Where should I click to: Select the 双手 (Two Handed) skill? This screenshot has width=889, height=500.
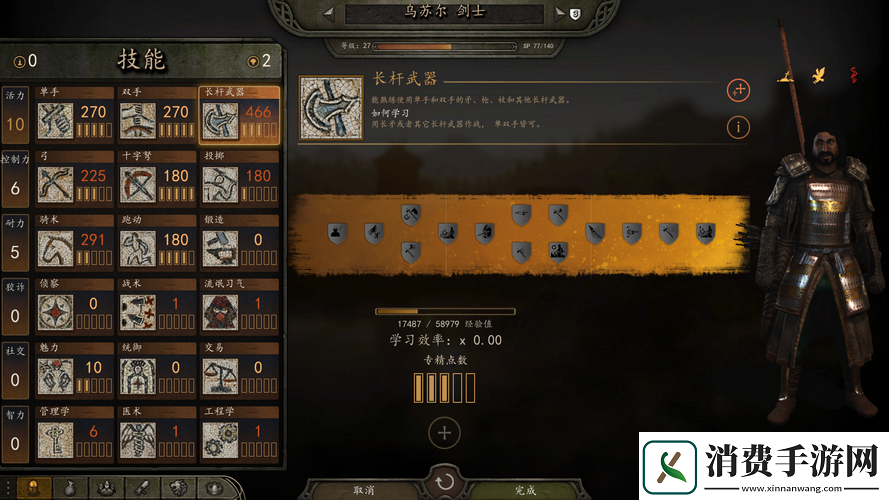click(138, 121)
